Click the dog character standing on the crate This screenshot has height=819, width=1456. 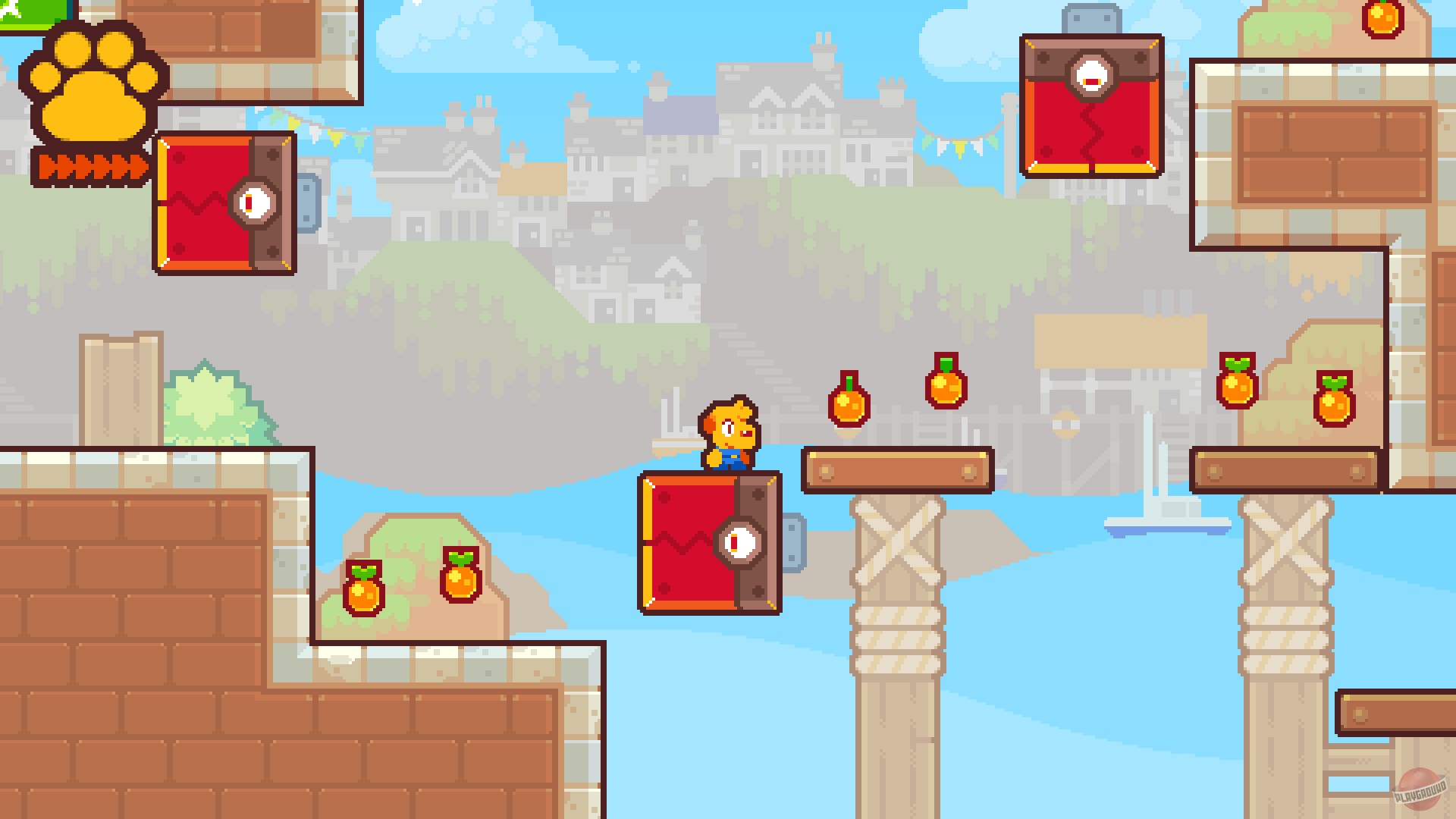728,432
